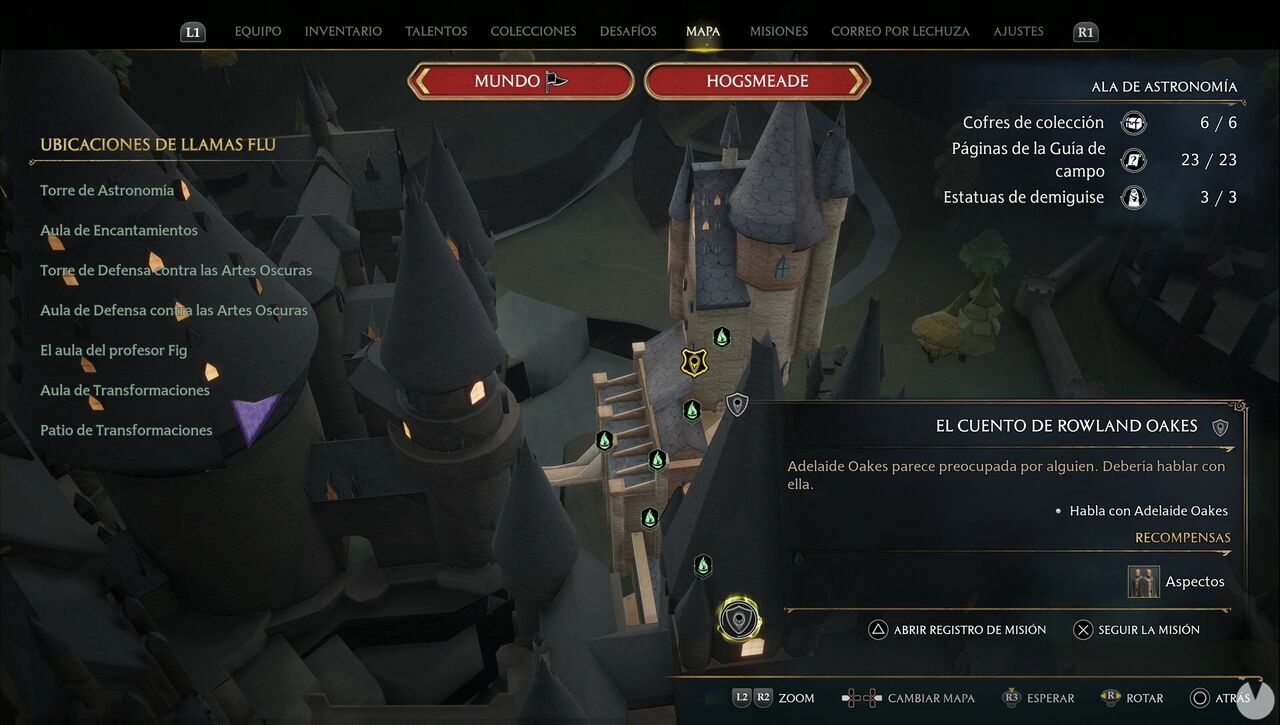
Task: Open the MISIONES tab
Action: click(x=778, y=31)
